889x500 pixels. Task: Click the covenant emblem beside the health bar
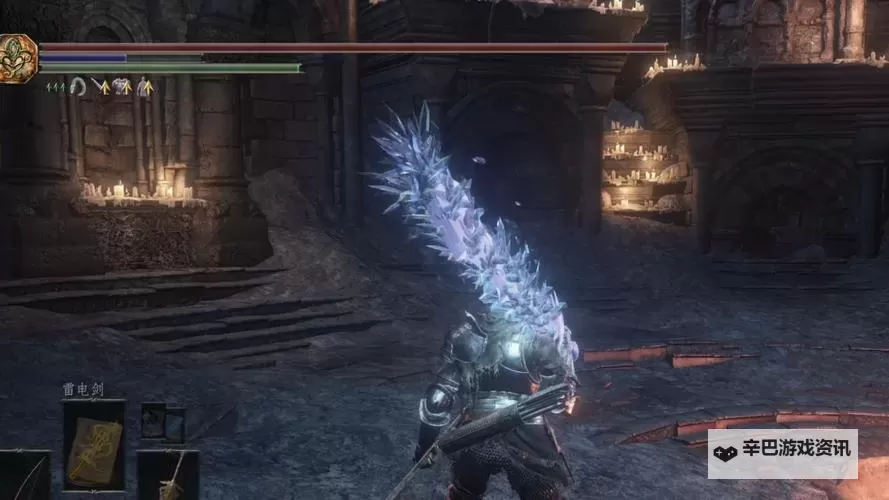[x=16, y=57]
